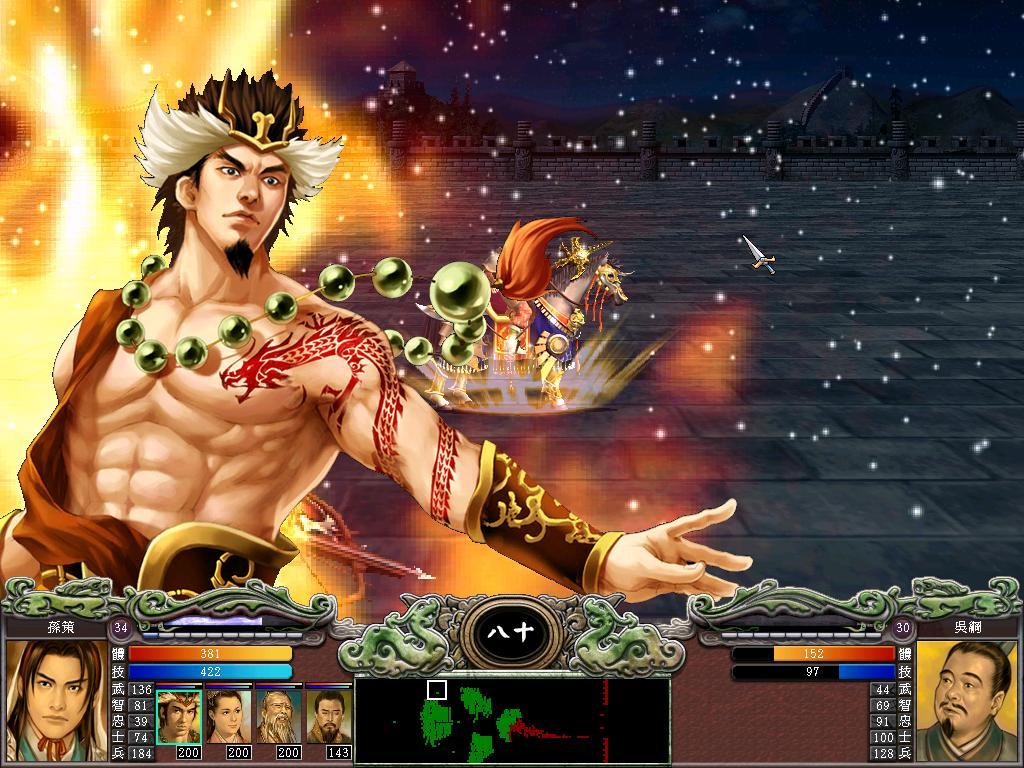Select Sun Ce's large commander portrait

coord(56,700)
